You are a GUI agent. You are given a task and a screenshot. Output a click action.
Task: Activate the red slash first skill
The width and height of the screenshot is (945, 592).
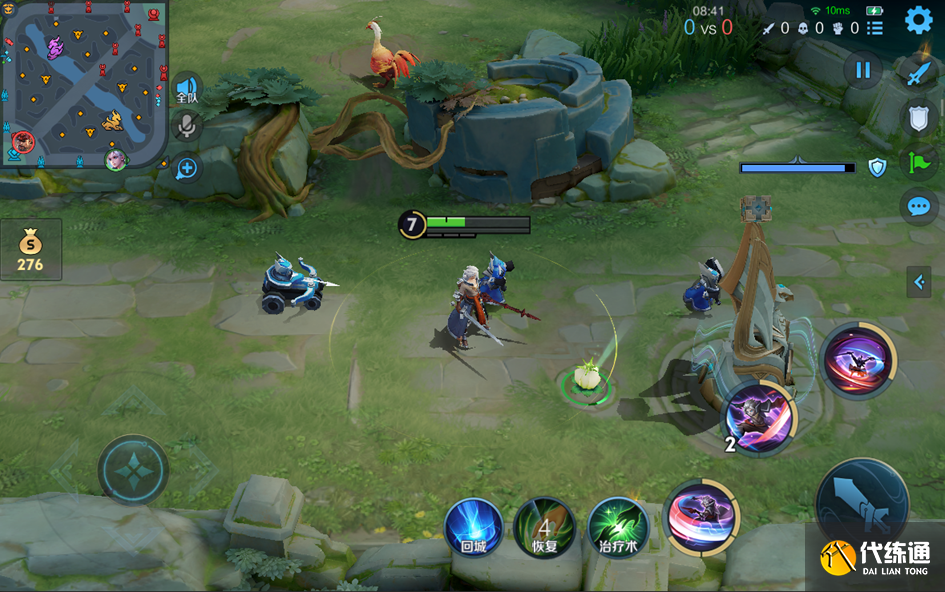pyautogui.click(x=701, y=517)
